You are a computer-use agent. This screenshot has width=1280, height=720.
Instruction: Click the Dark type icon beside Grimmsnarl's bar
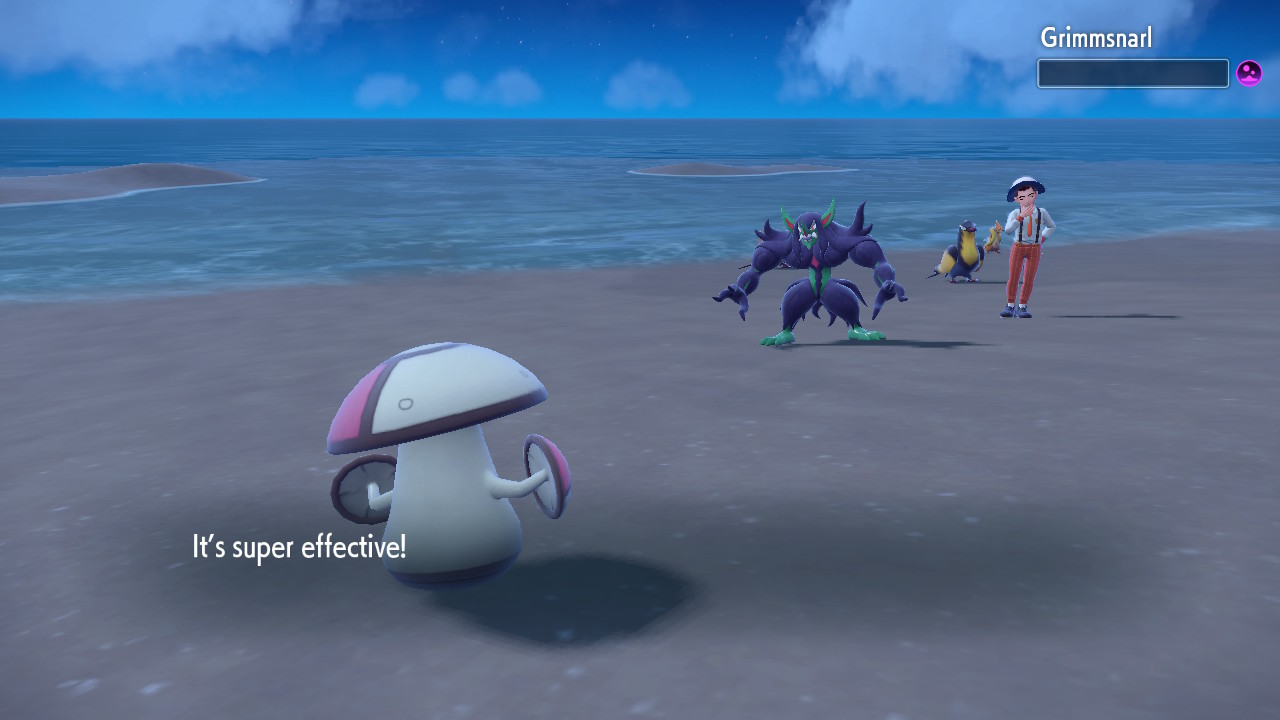(1249, 73)
